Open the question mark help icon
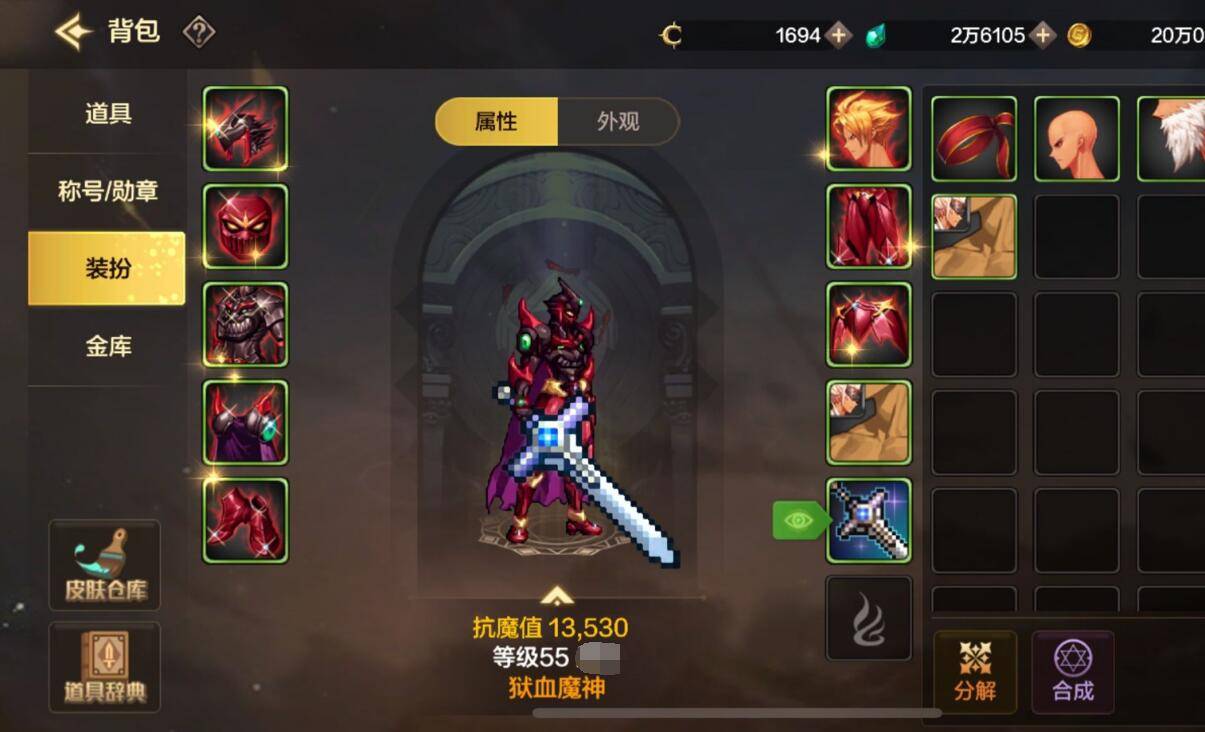The width and height of the screenshot is (1205, 732). (x=199, y=33)
